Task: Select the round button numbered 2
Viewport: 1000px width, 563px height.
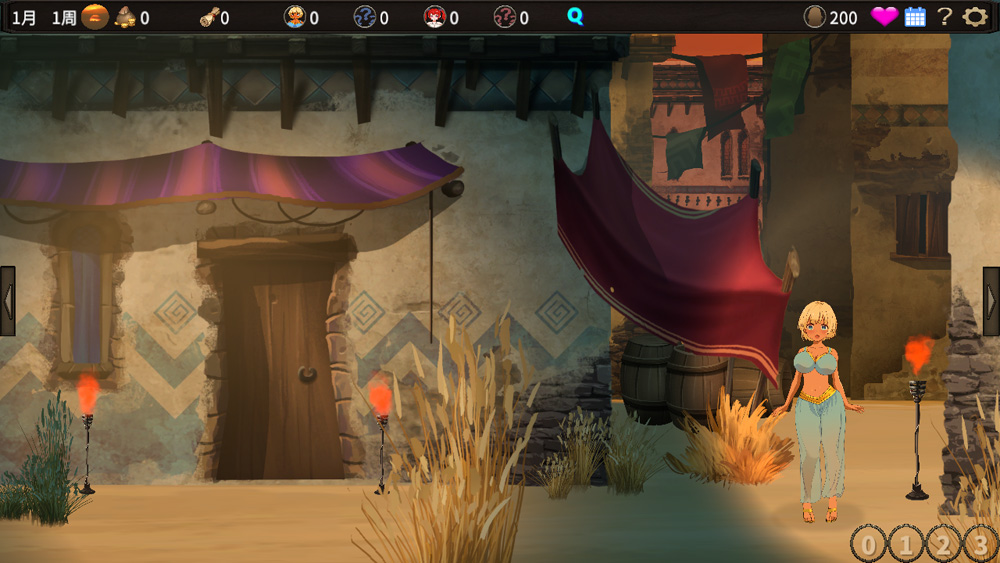Action: 943,545
